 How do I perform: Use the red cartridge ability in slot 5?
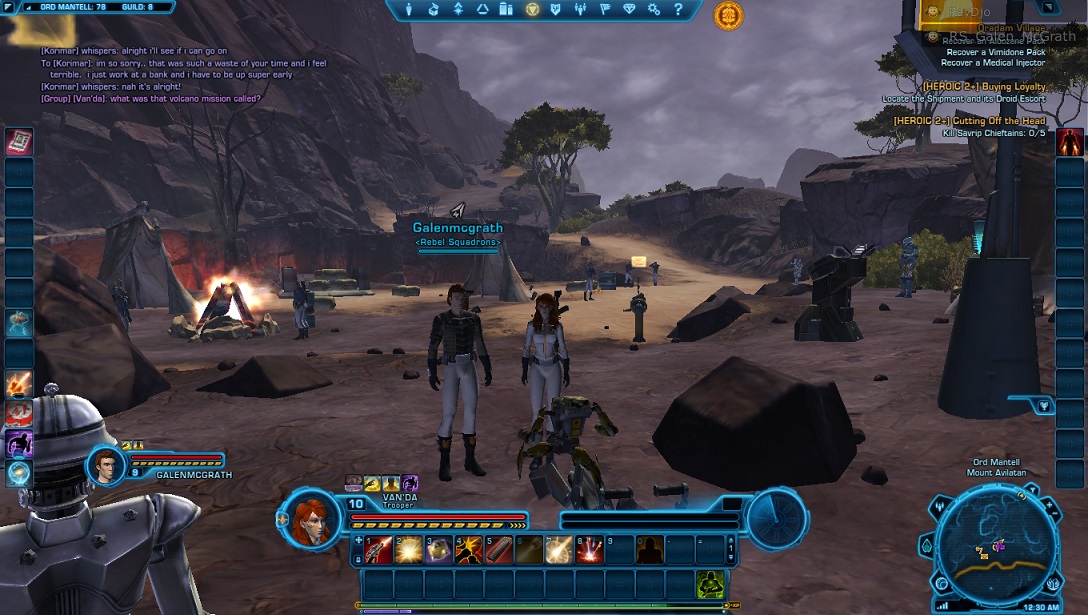(498, 549)
